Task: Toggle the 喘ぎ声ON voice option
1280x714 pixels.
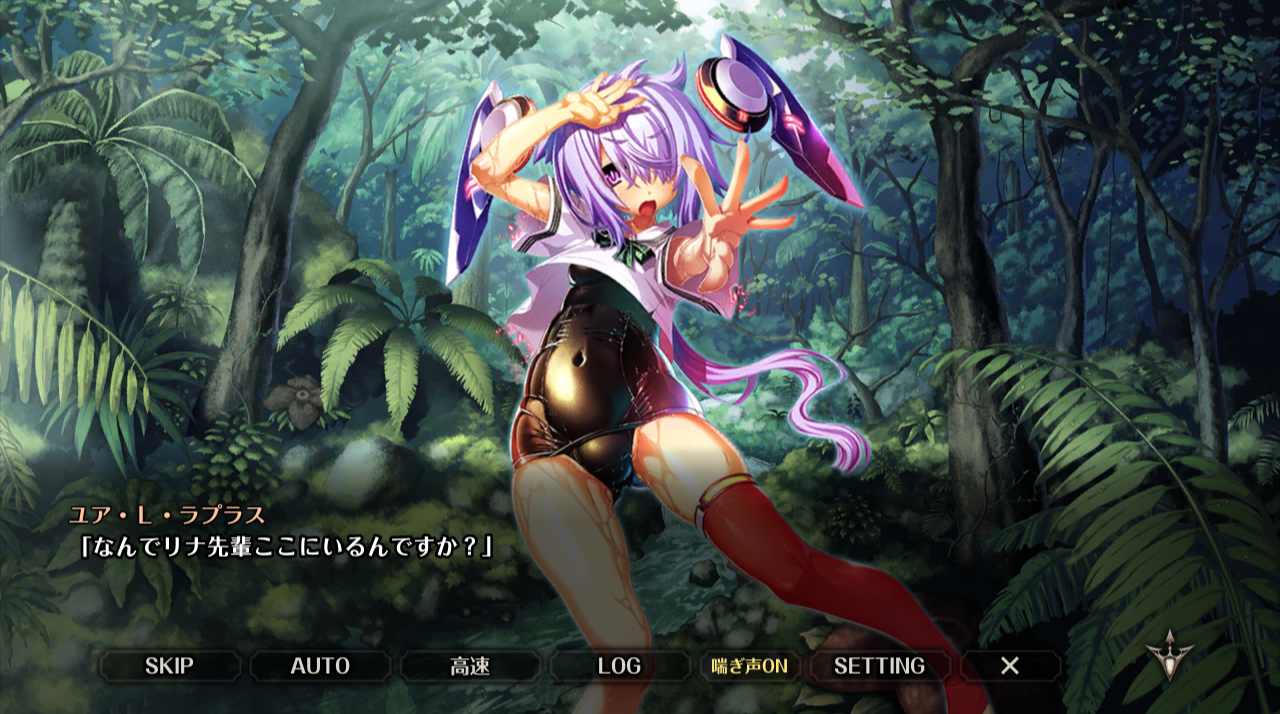Action: tap(750, 666)
